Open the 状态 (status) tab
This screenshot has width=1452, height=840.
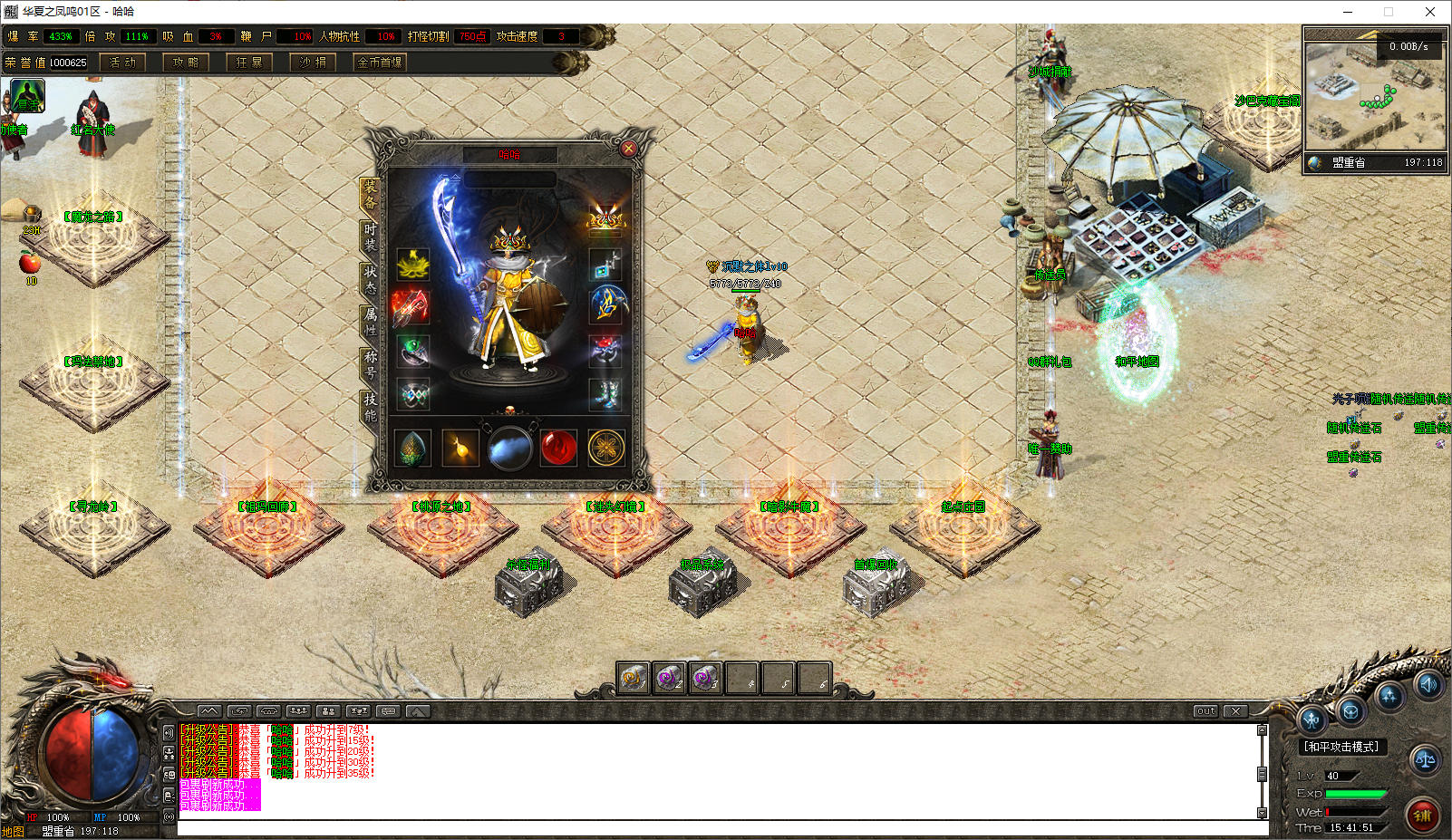[370, 279]
